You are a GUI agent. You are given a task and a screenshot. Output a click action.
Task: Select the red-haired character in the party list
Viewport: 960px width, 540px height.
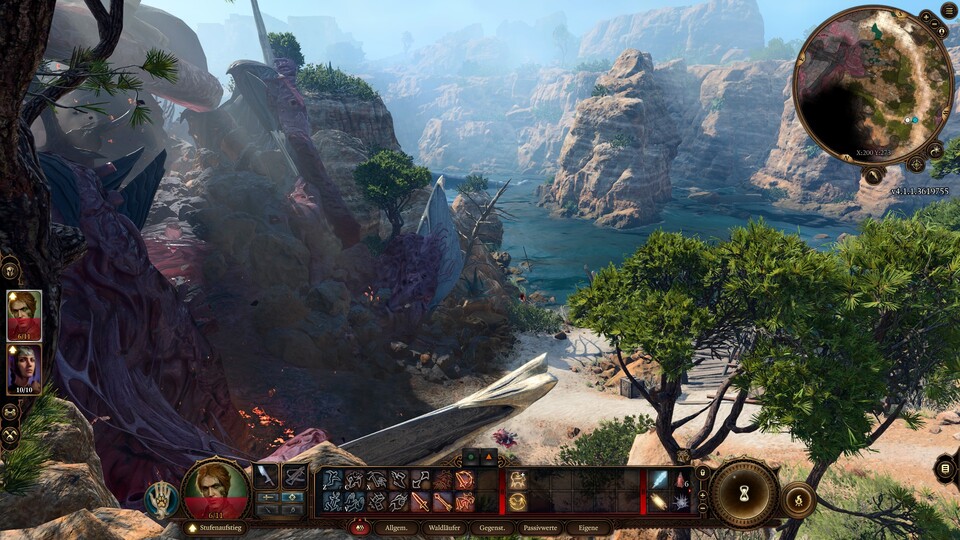coord(24,315)
